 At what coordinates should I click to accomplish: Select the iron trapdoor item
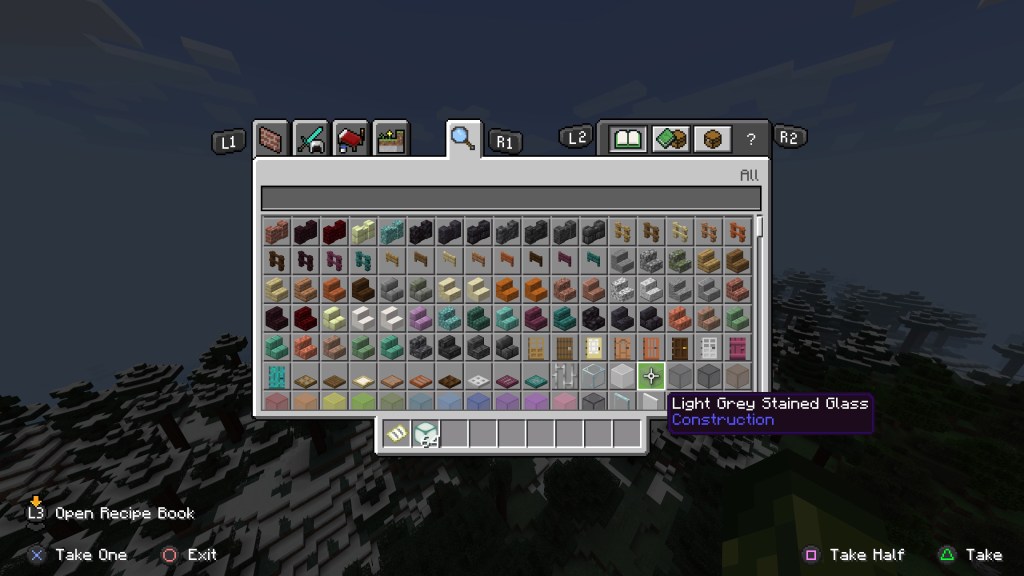(479, 377)
